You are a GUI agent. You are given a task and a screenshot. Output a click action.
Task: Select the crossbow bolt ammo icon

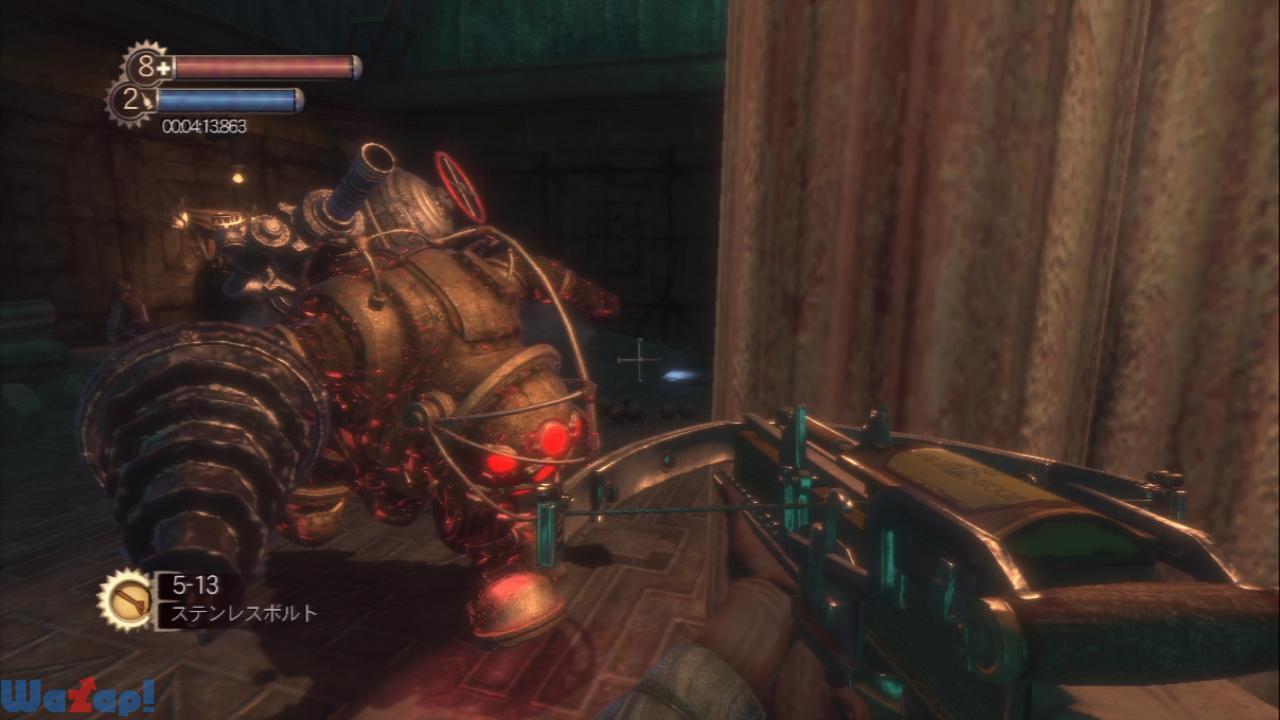tap(130, 600)
